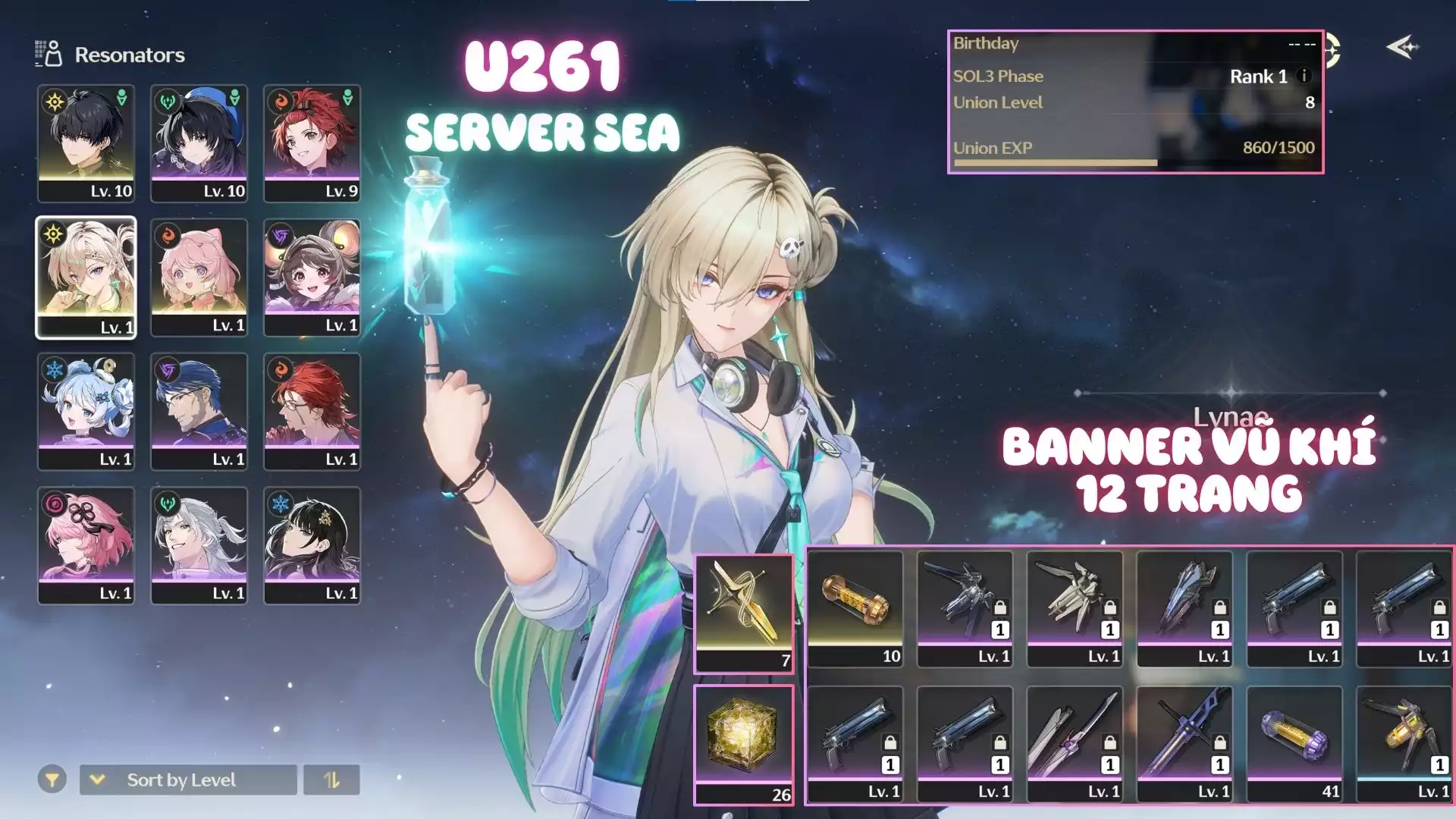1456x819 pixels.
Task: Show SOL3 Phase rank info
Action: pyautogui.click(x=1304, y=76)
